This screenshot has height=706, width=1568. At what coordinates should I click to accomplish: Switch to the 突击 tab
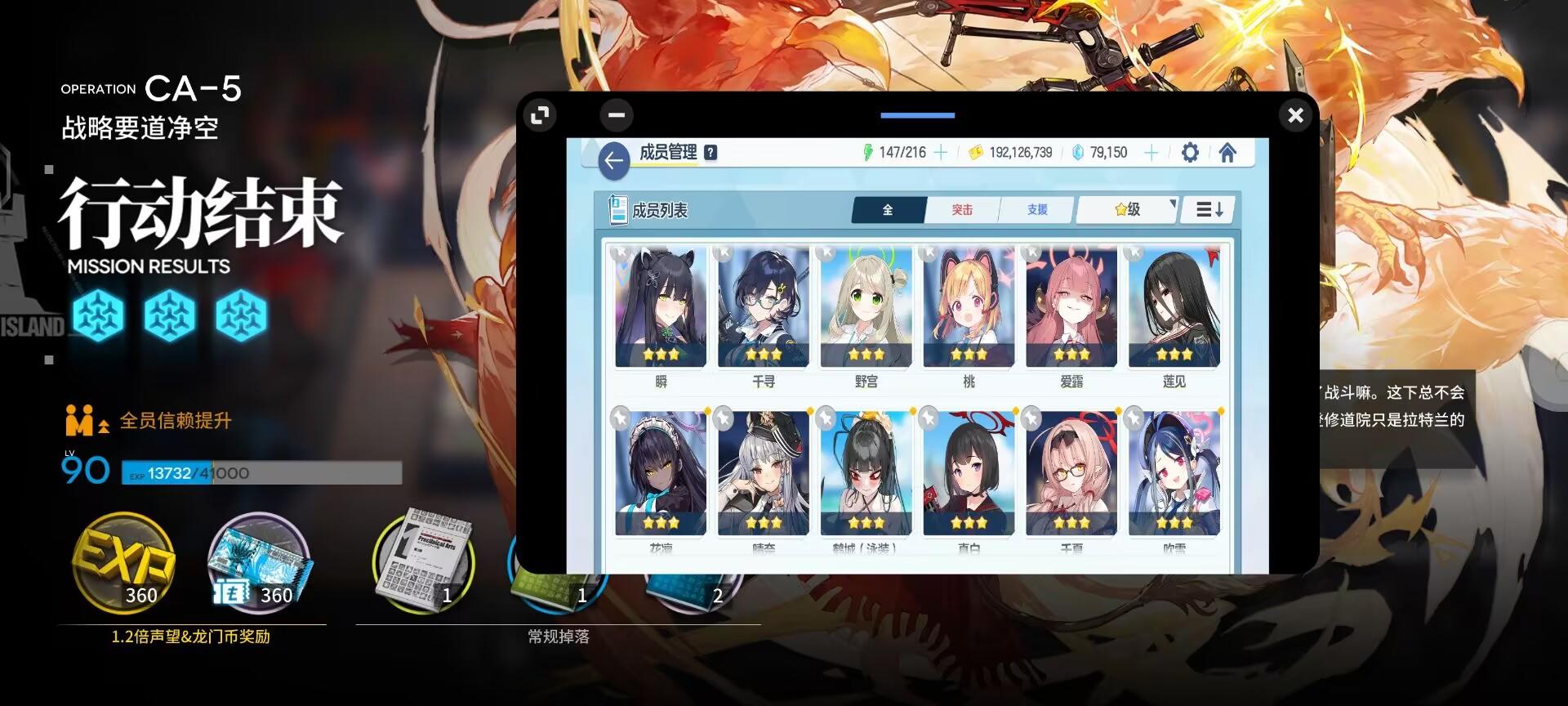(x=963, y=210)
